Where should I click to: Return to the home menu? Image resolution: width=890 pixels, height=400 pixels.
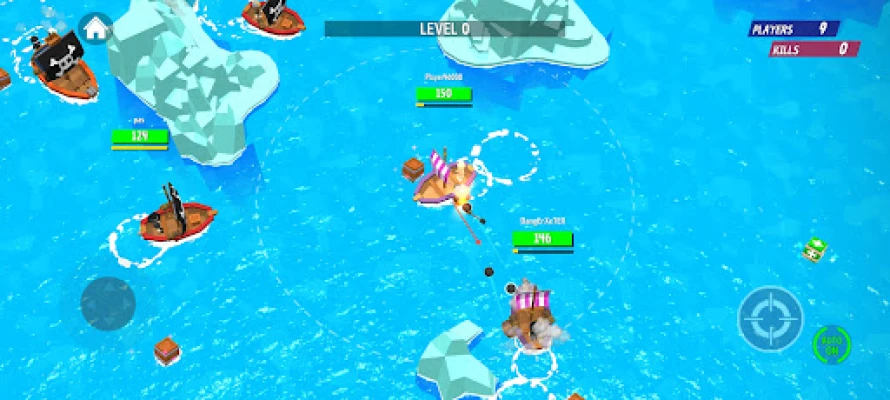pyautogui.click(x=95, y=28)
